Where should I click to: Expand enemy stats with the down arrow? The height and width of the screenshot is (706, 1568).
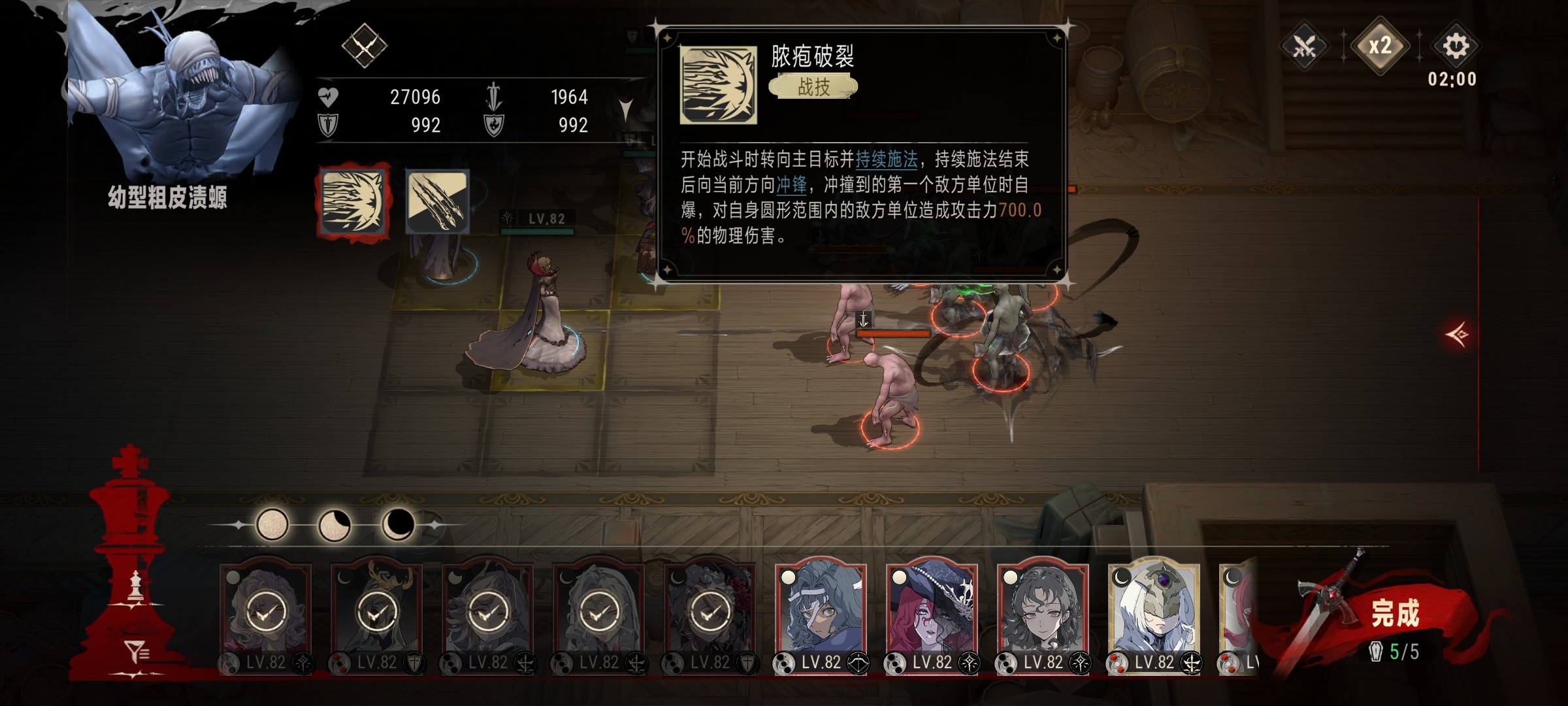click(x=625, y=110)
